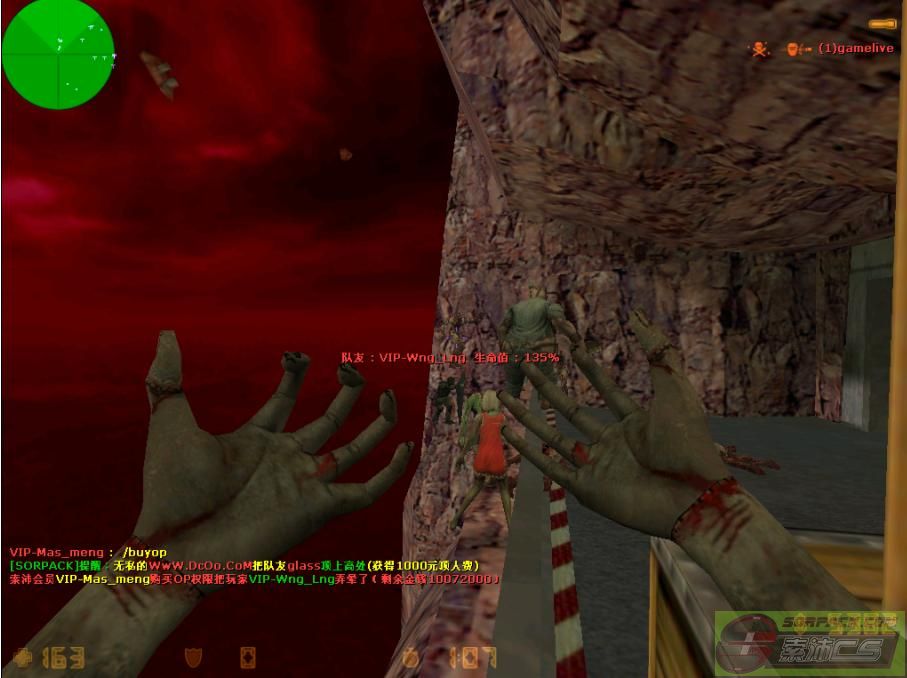The width and height of the screenshot is (907, 678).
Task: Click the green [SORPACK] chat message
Action: pyautogui.click(x=243, y=565)
